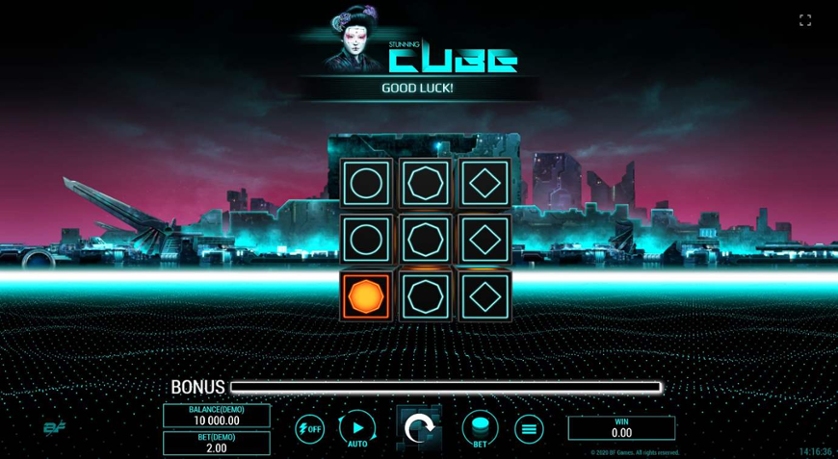Open the BET coin selector
The height and width of the screenshot is (459, 838).
(479, 428)
